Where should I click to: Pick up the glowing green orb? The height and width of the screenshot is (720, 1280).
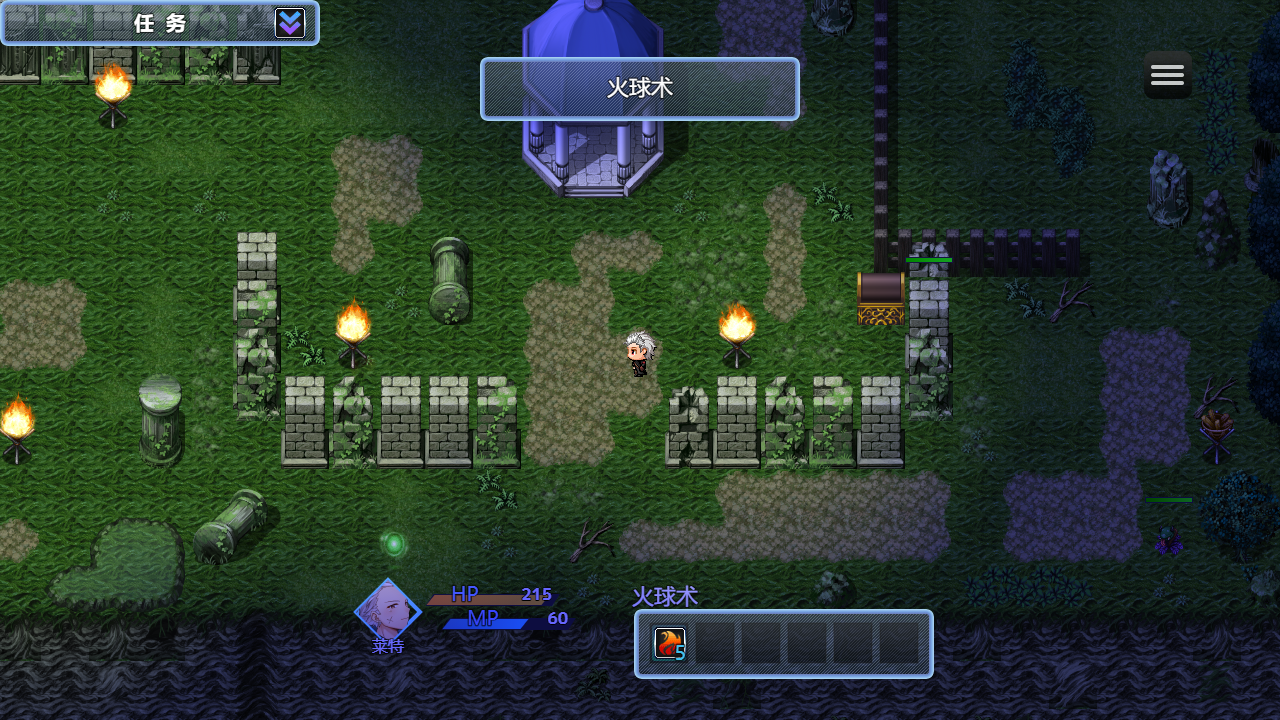click(394, 542)
